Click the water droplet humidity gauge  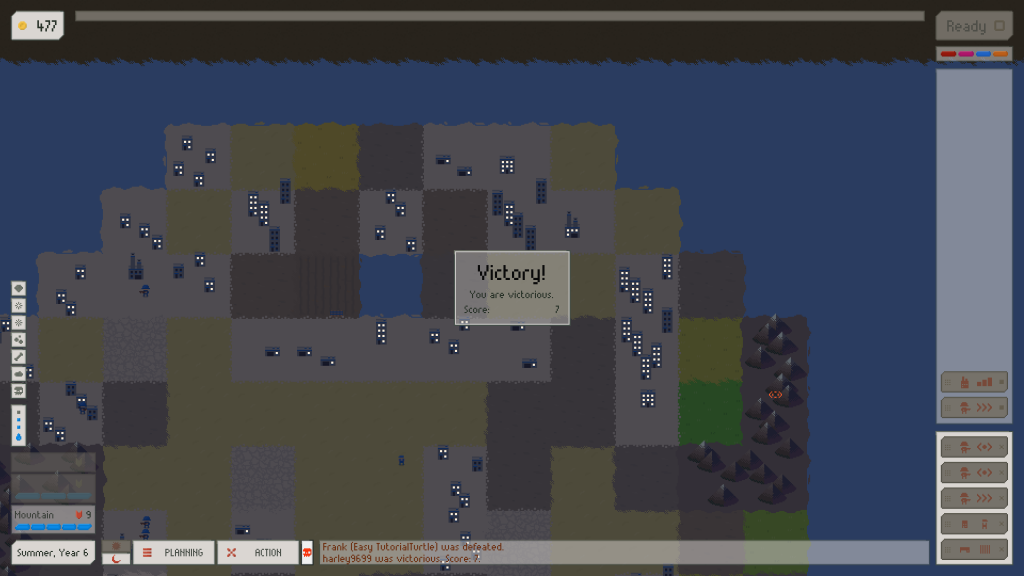tap(19, 425)
